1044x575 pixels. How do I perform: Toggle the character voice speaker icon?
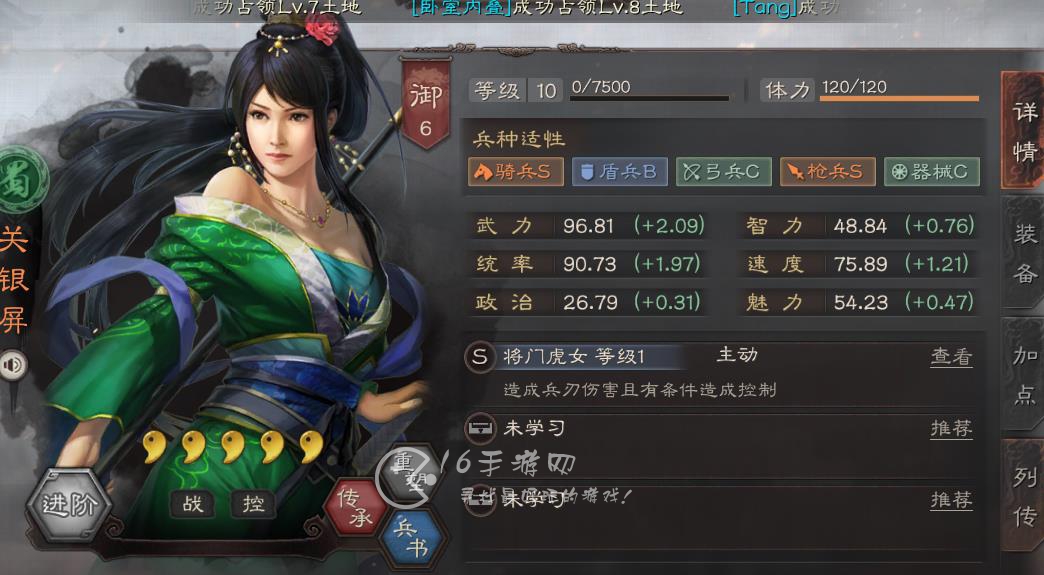(x=13, y=365)
